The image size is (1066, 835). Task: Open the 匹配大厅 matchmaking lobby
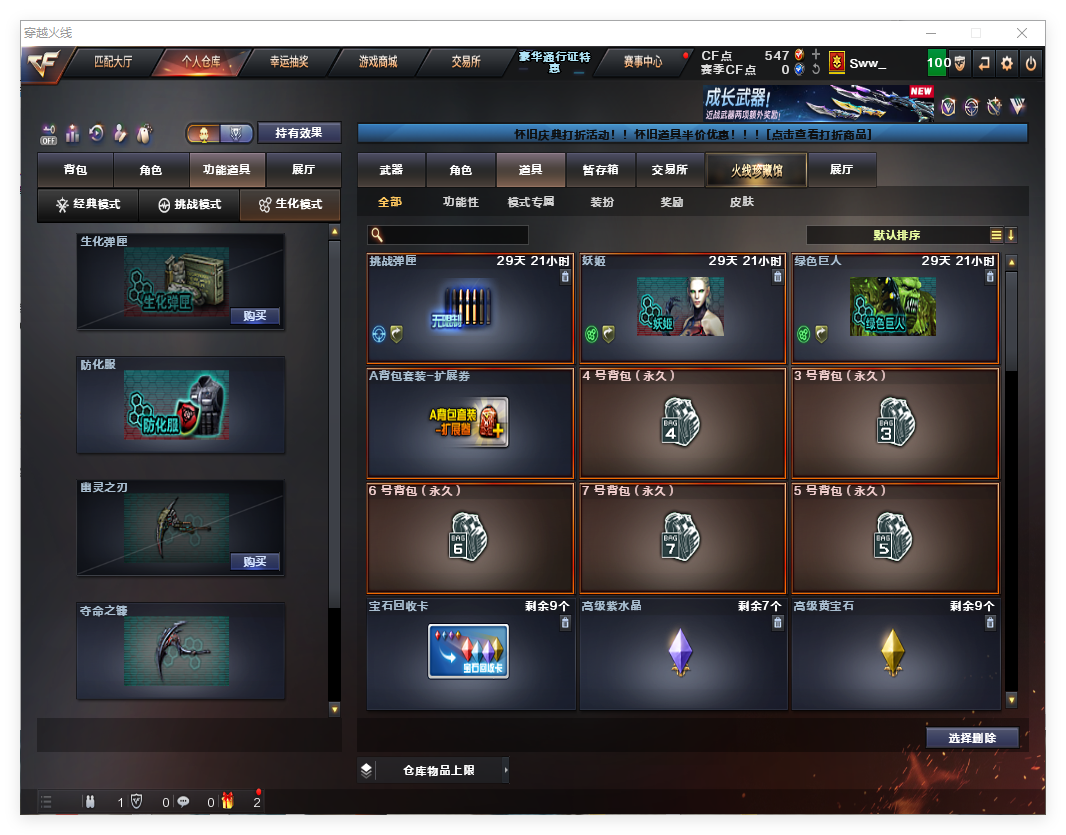tap(112, 62)
